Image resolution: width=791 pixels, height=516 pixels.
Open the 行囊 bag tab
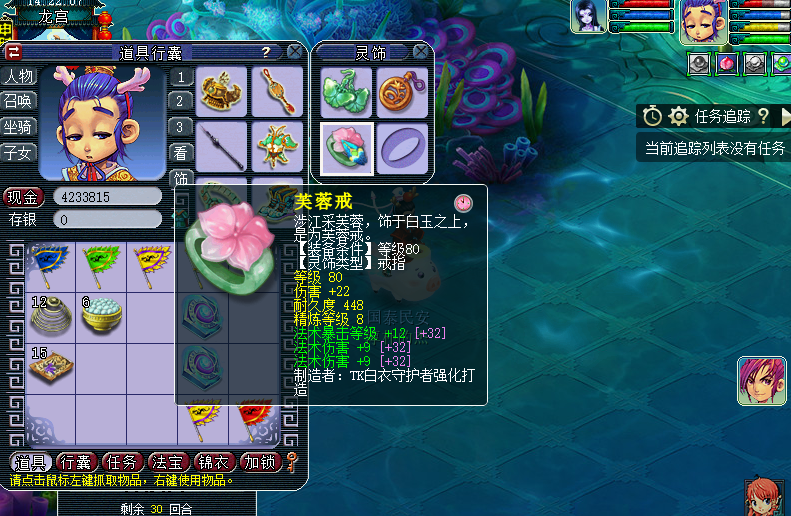(77, 462)
